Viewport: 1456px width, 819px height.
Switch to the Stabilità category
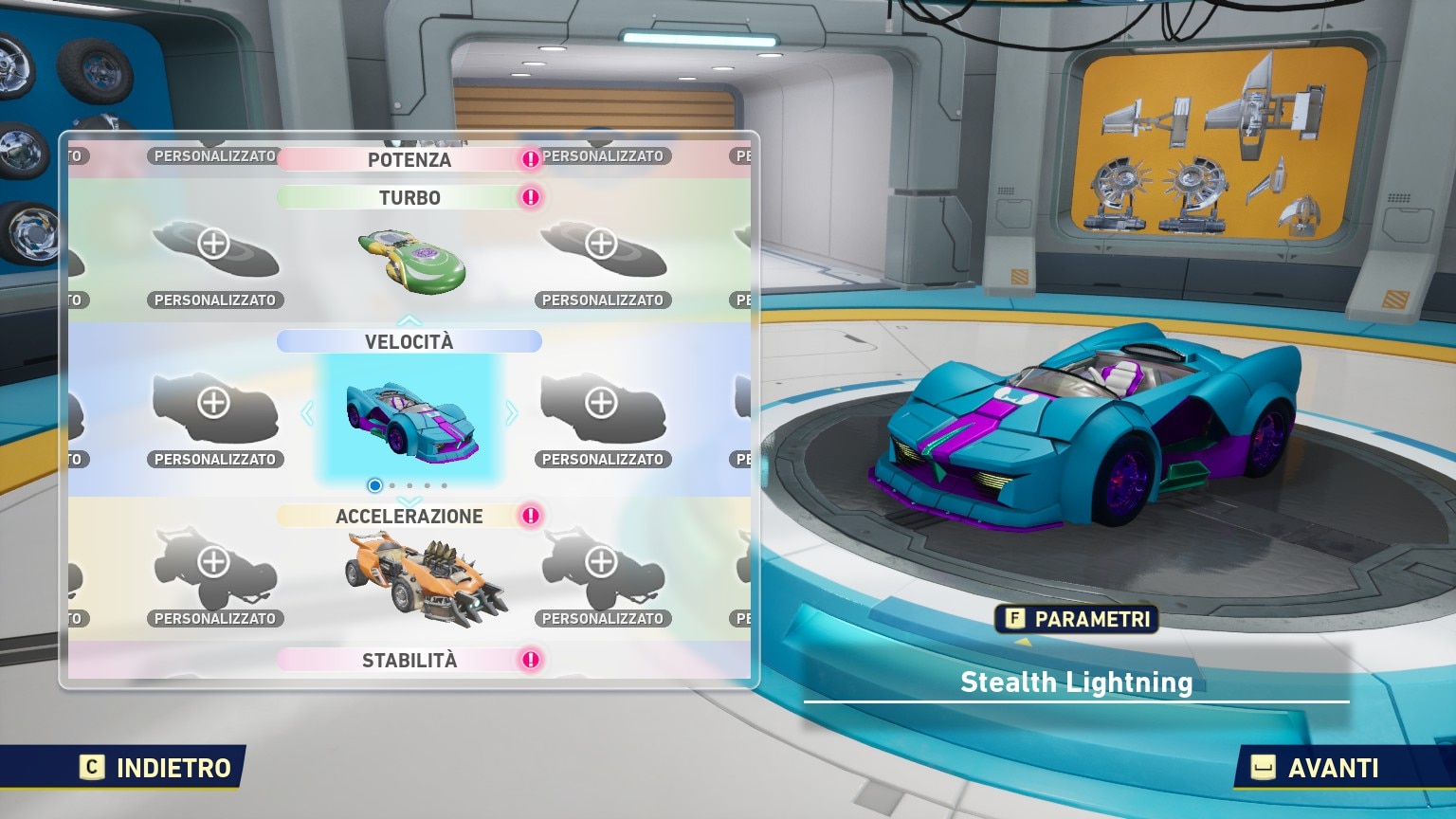point(409,660)
